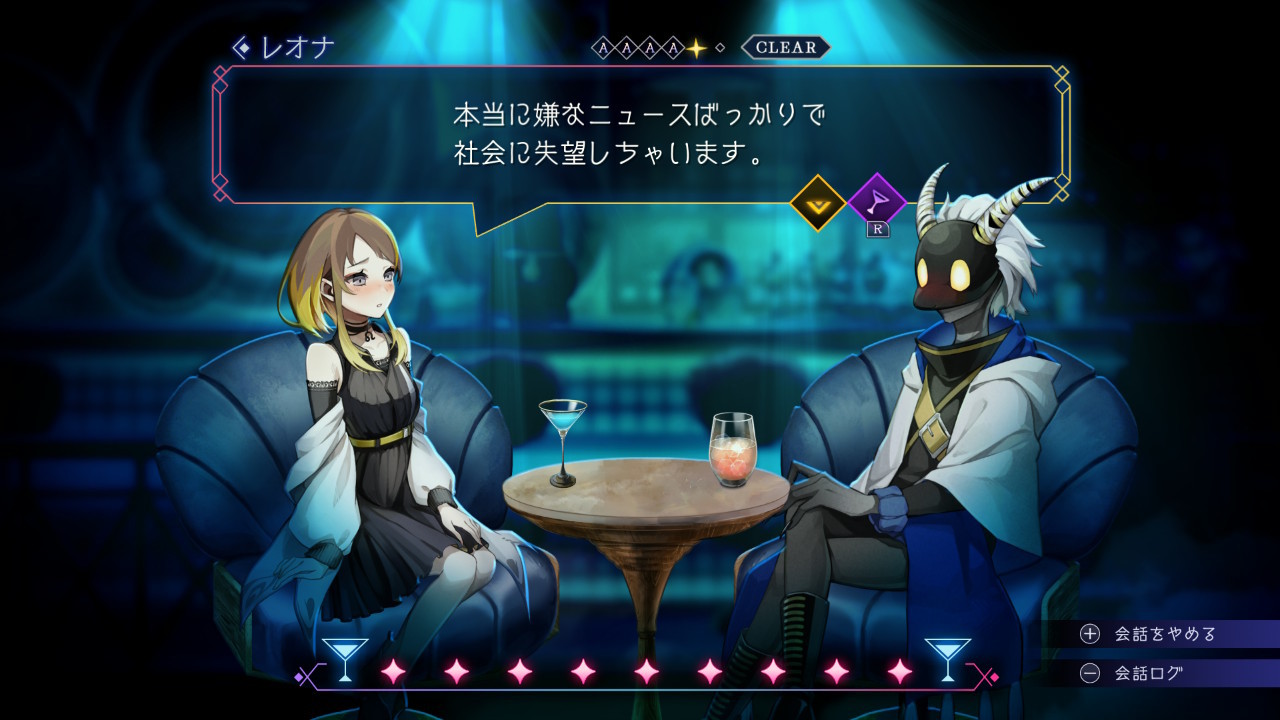Select the purple cocktail glass diamond icon
Screen dimensions: 1280x720
coord(876,203)
